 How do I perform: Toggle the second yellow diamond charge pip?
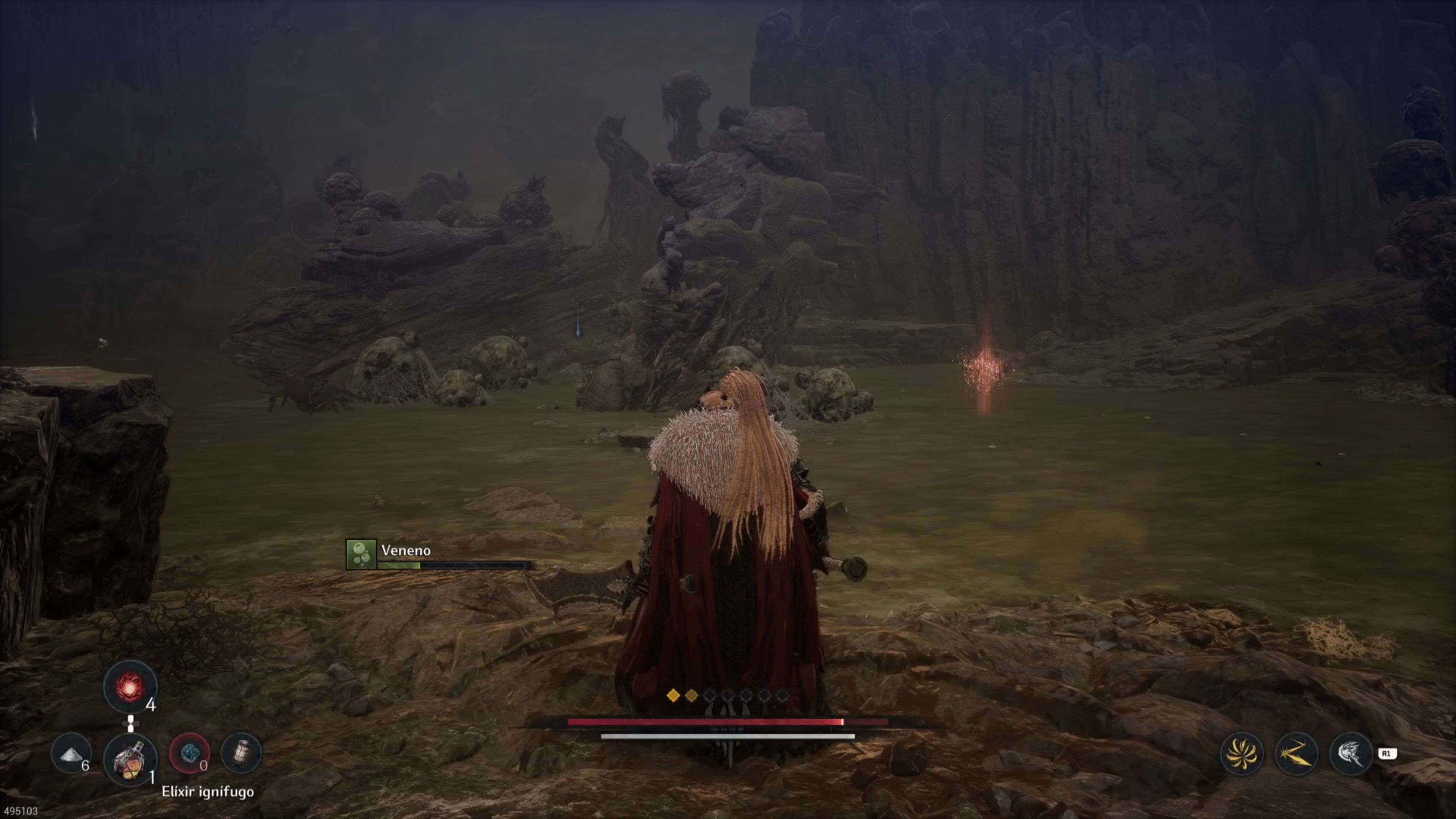coord(691,697)
